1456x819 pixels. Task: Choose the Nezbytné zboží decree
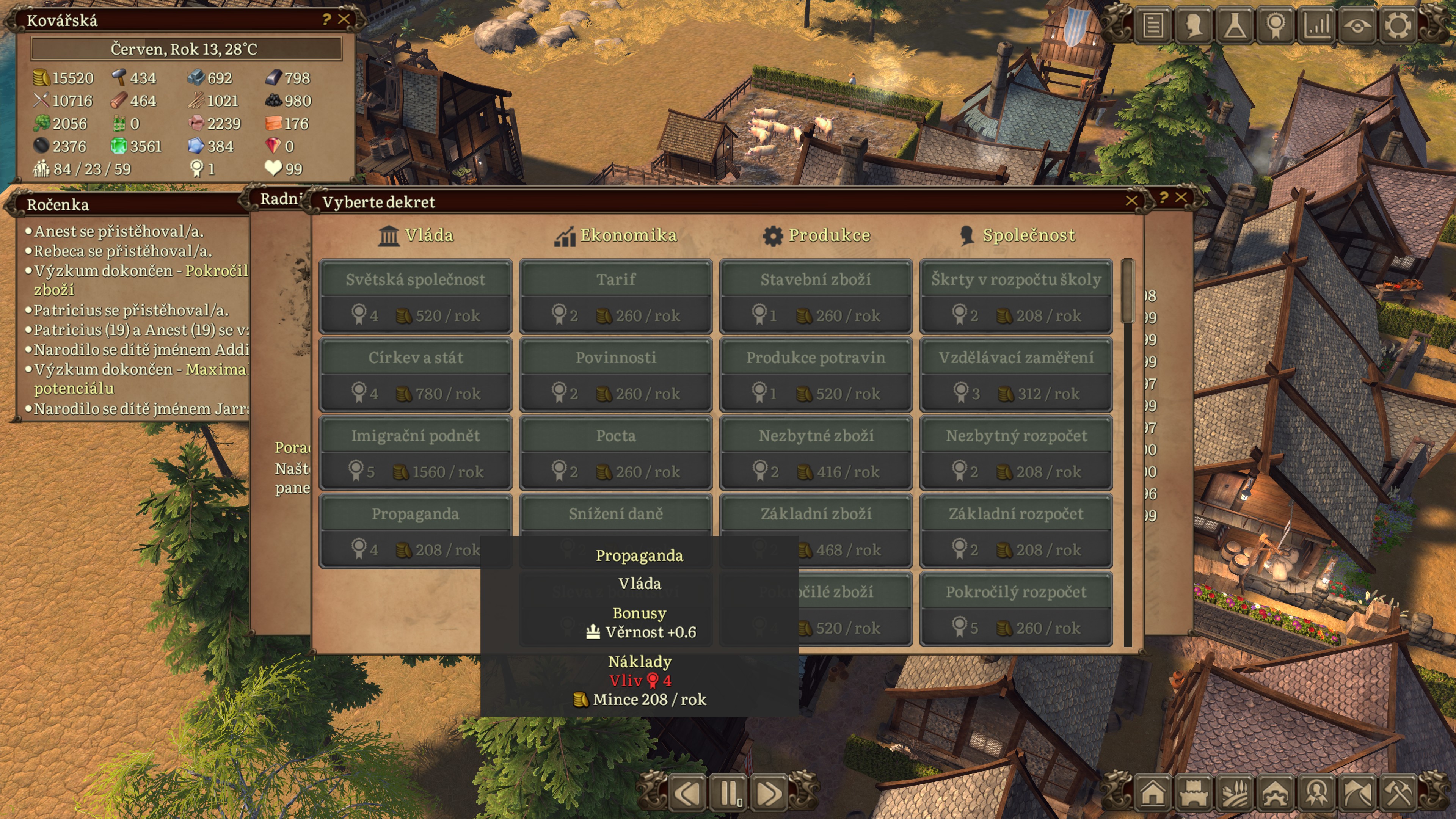pyautogui.click(x=816, y=452)
